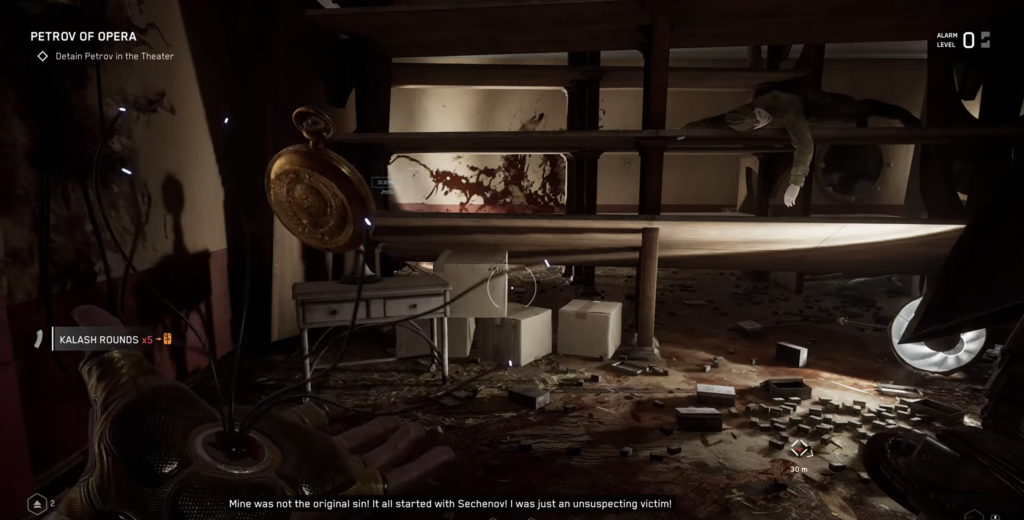Click the alarm level icon

pyautogui.click(x=985, y=40)
